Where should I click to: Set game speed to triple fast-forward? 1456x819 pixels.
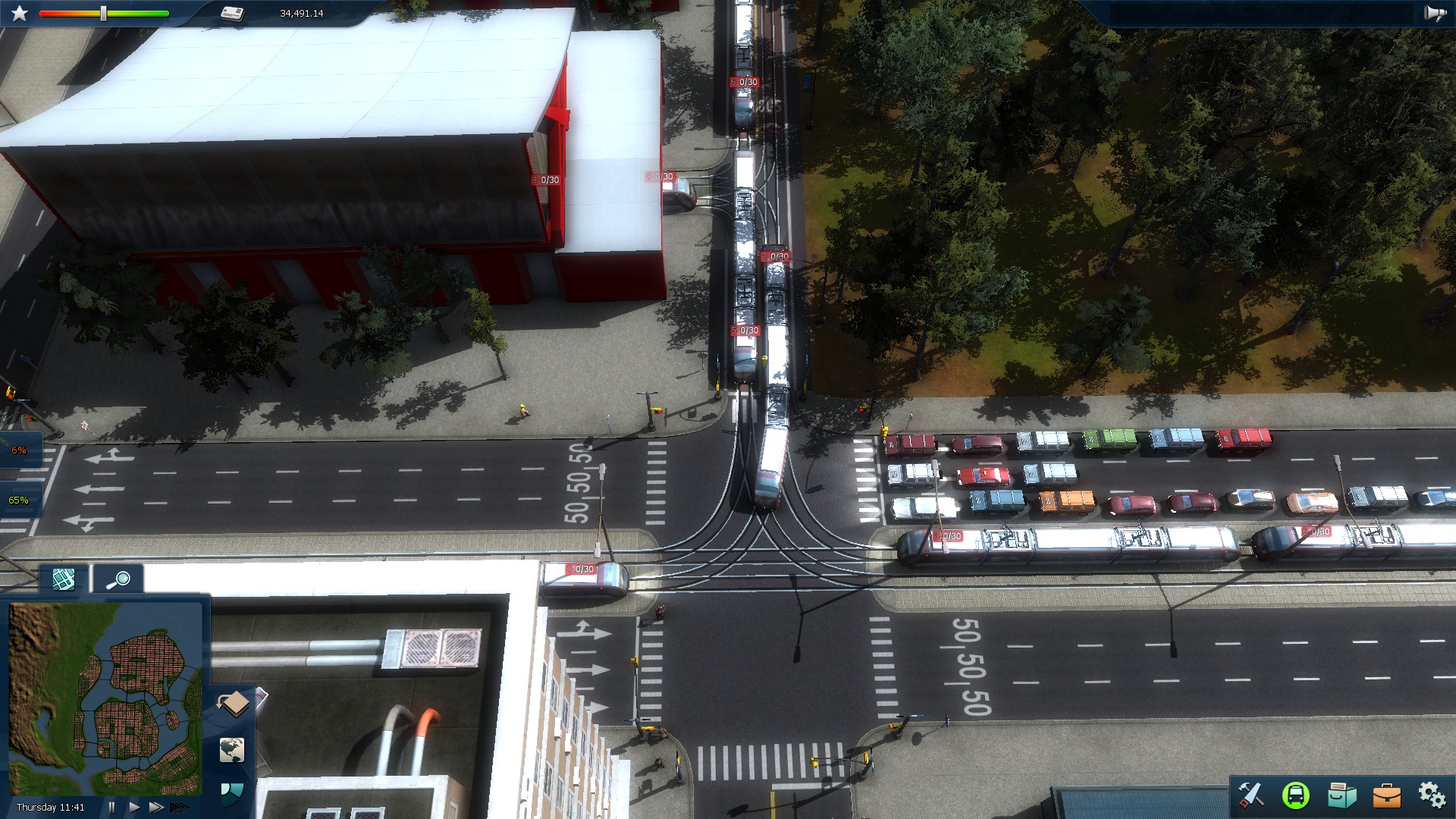point(179,807)
